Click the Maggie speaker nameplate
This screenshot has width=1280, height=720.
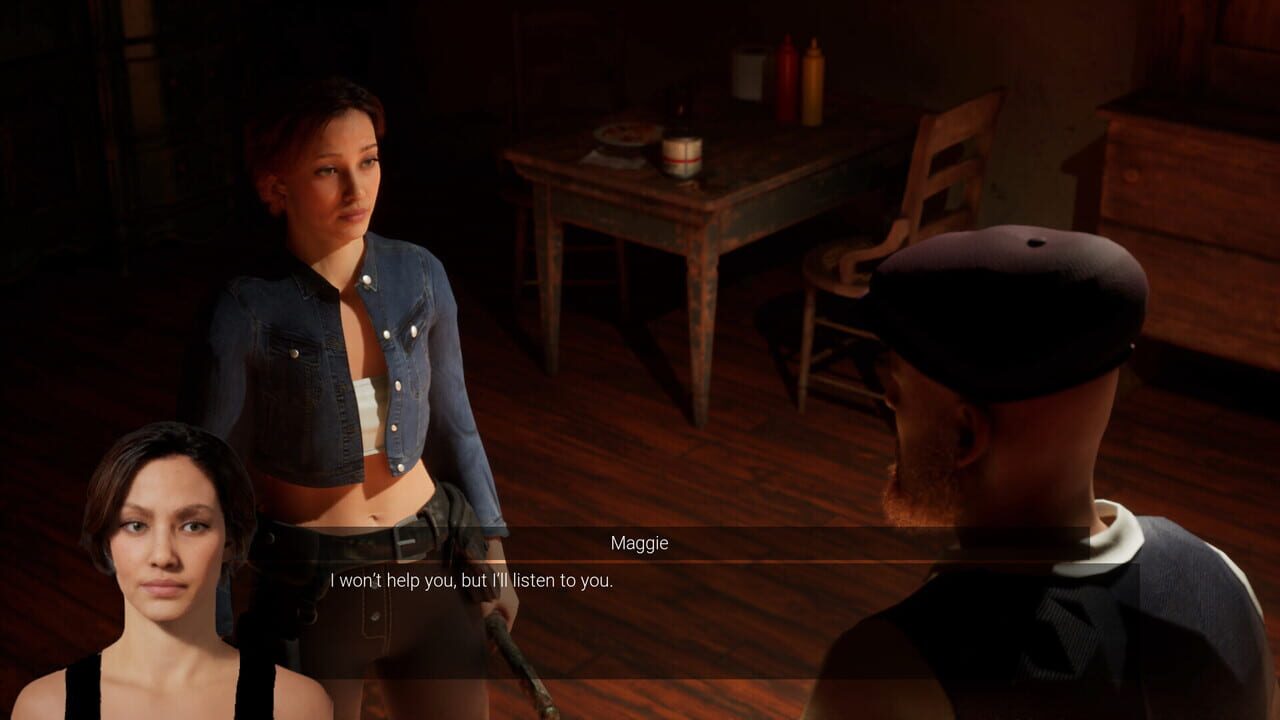point(639,543)
